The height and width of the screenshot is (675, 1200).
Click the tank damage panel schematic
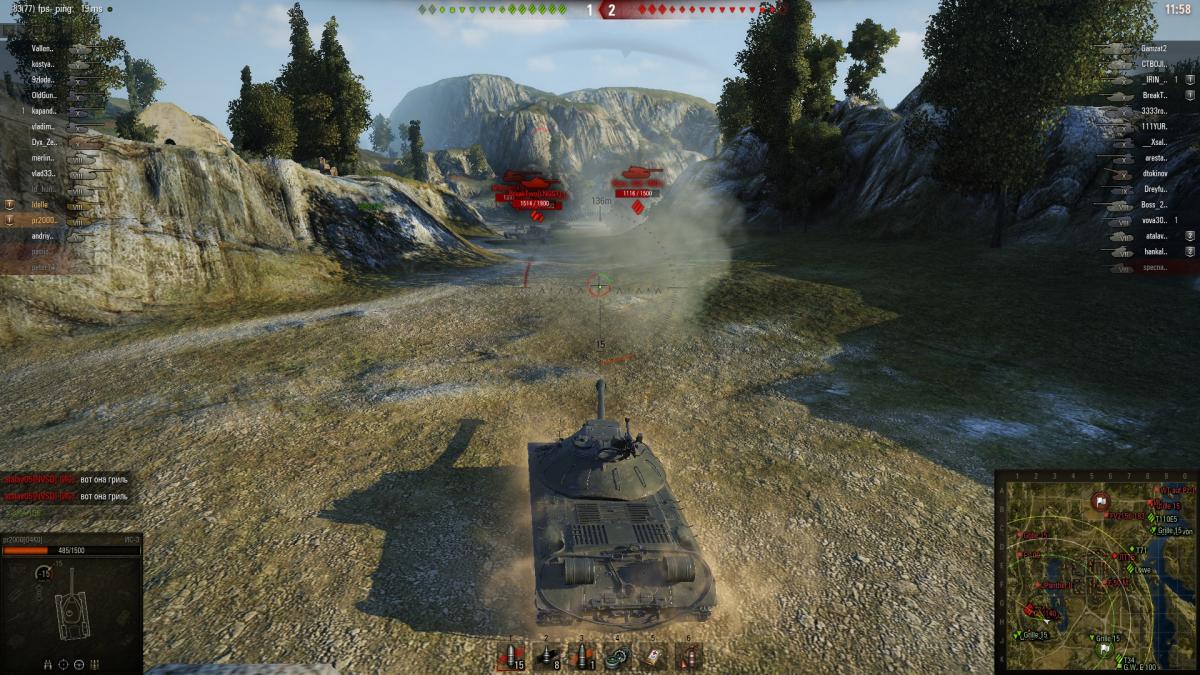(70, 610)
